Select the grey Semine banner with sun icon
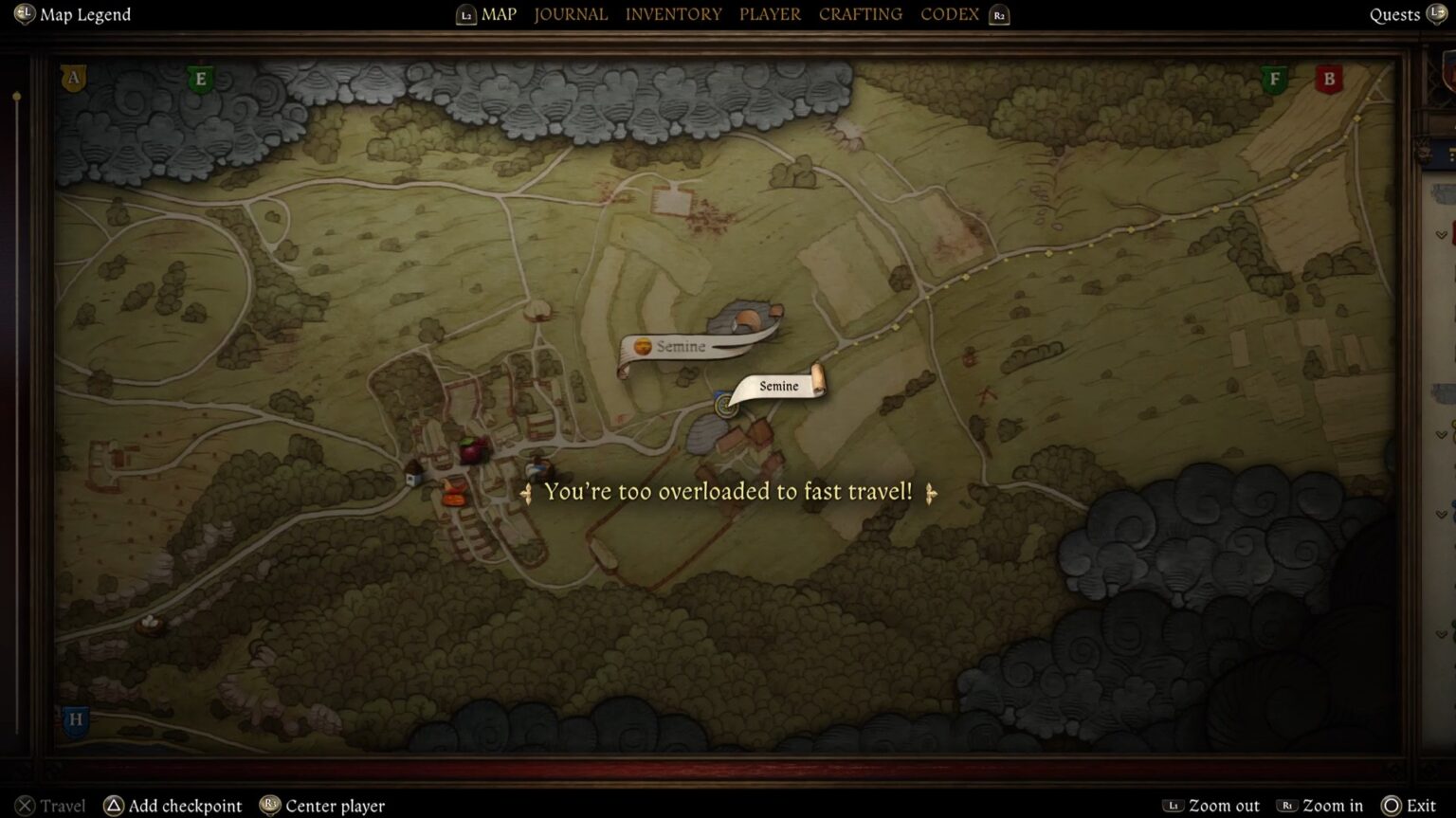This screenshot has width=1456, height=818. point(680,347)
